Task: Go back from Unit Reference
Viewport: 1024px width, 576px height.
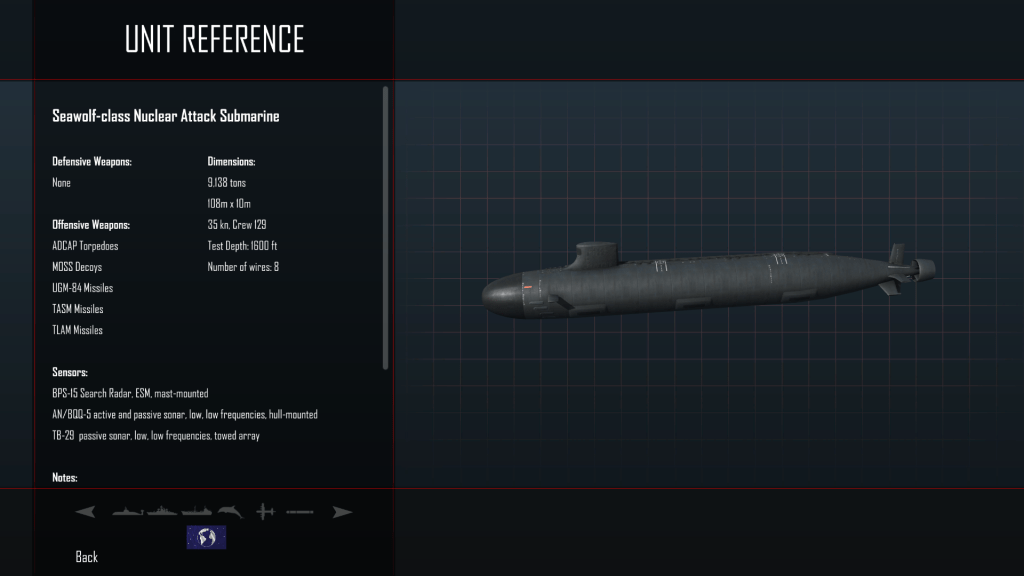Action: pyautogui.click(x=87, y=557)
